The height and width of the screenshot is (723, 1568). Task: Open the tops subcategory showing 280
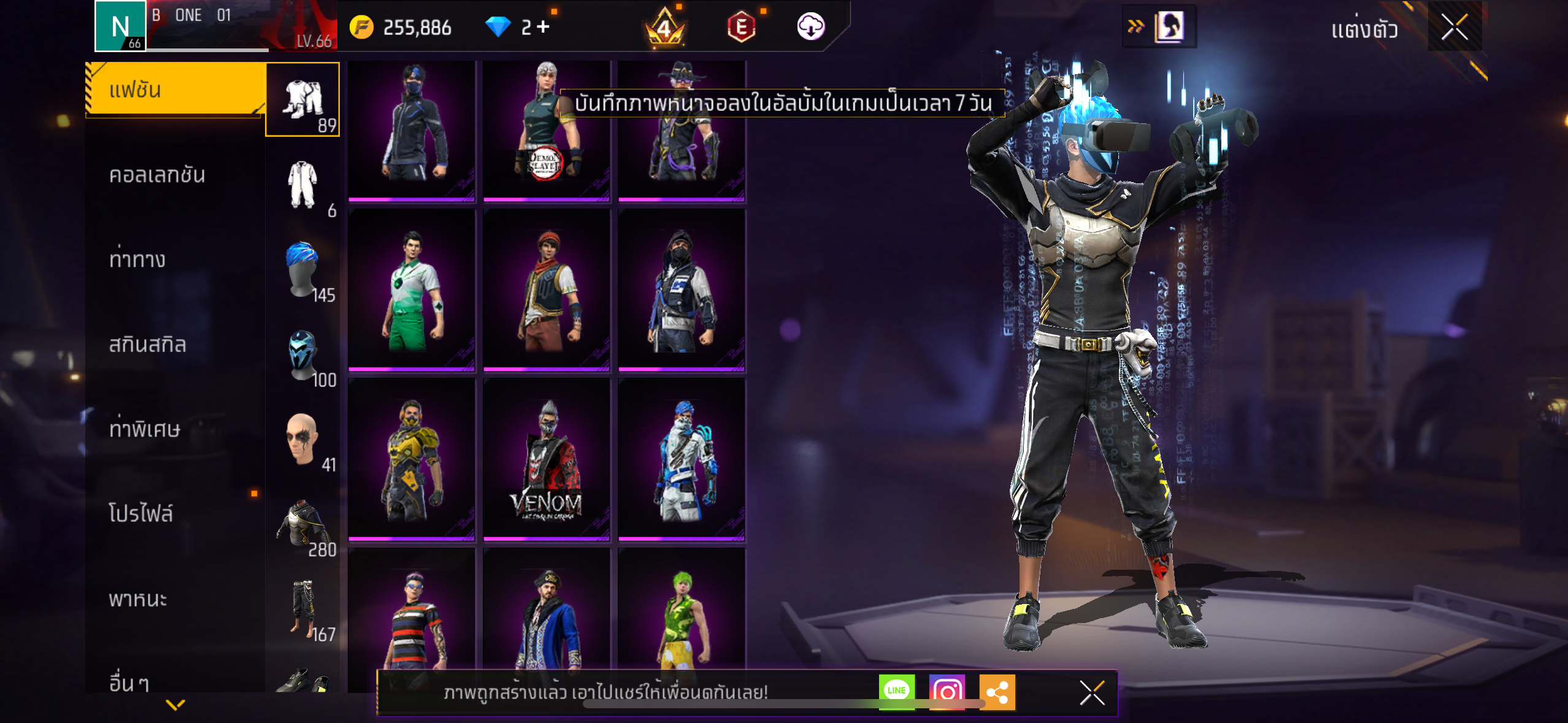(x=302, y=525)
